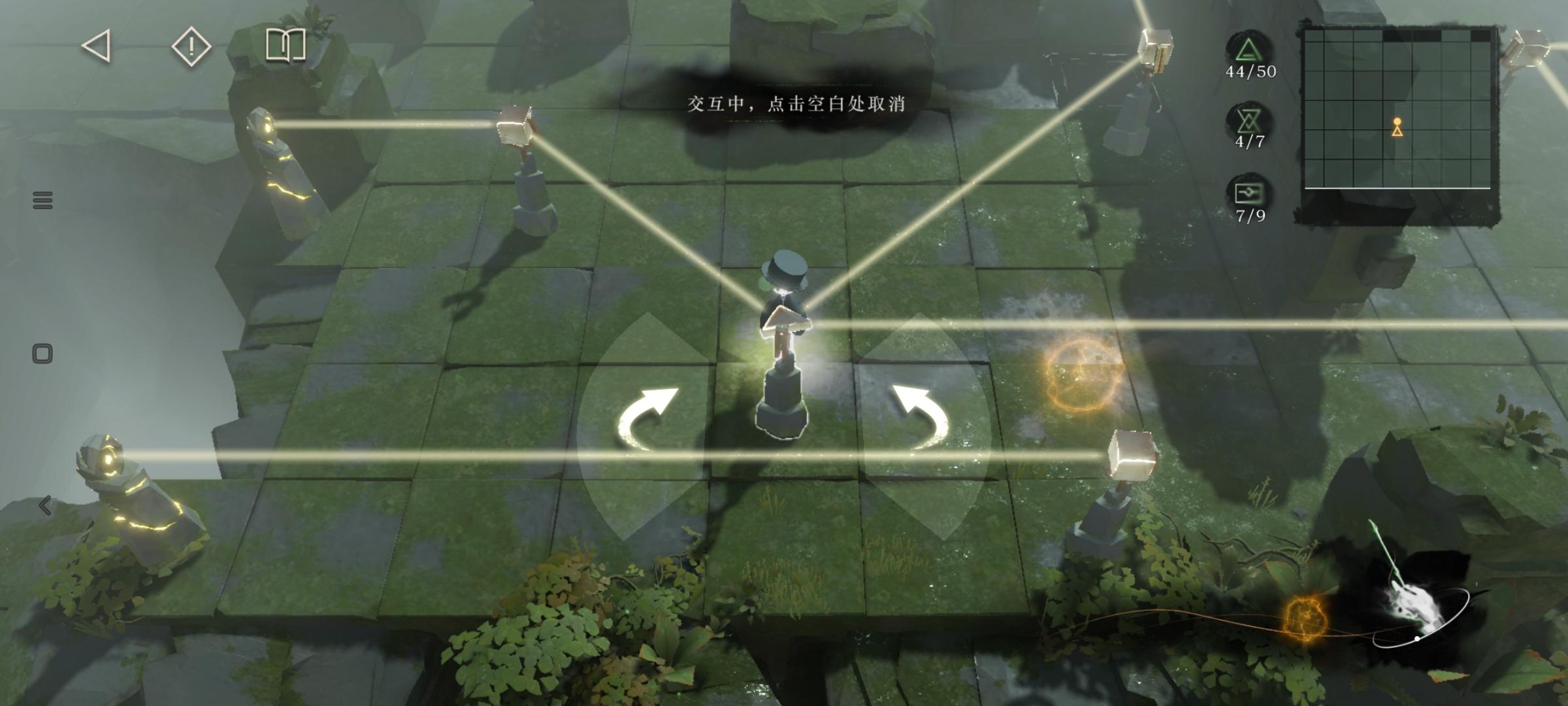Open the Android recent apps lines button
The width and height of the screenshot is (1568, 706).
(42, 200)
